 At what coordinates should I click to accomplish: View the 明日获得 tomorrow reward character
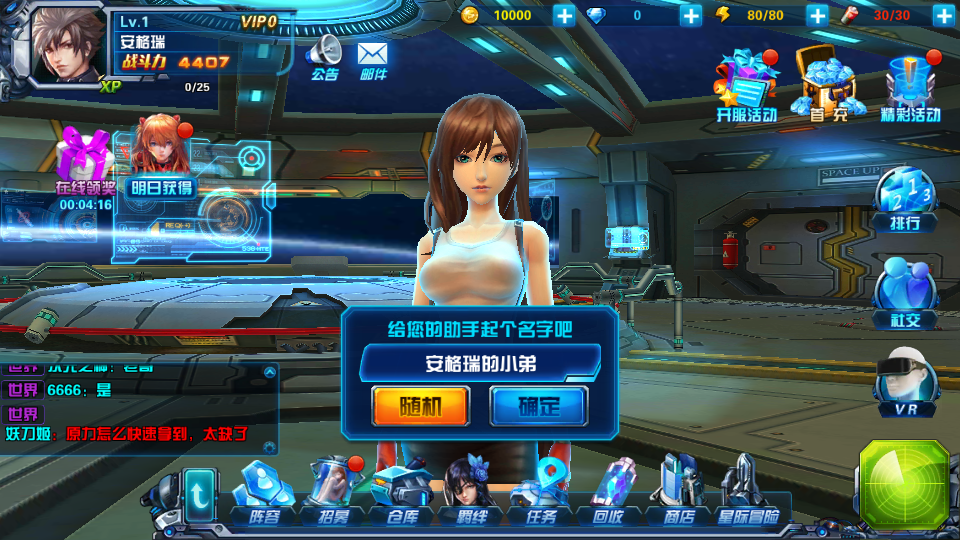pos(160,162)
